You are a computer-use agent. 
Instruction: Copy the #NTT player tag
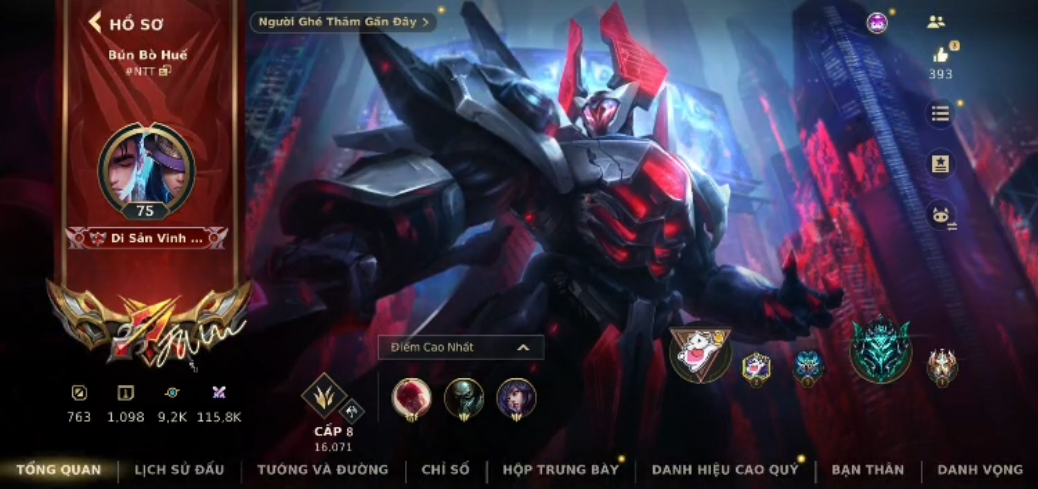[165, 71]
